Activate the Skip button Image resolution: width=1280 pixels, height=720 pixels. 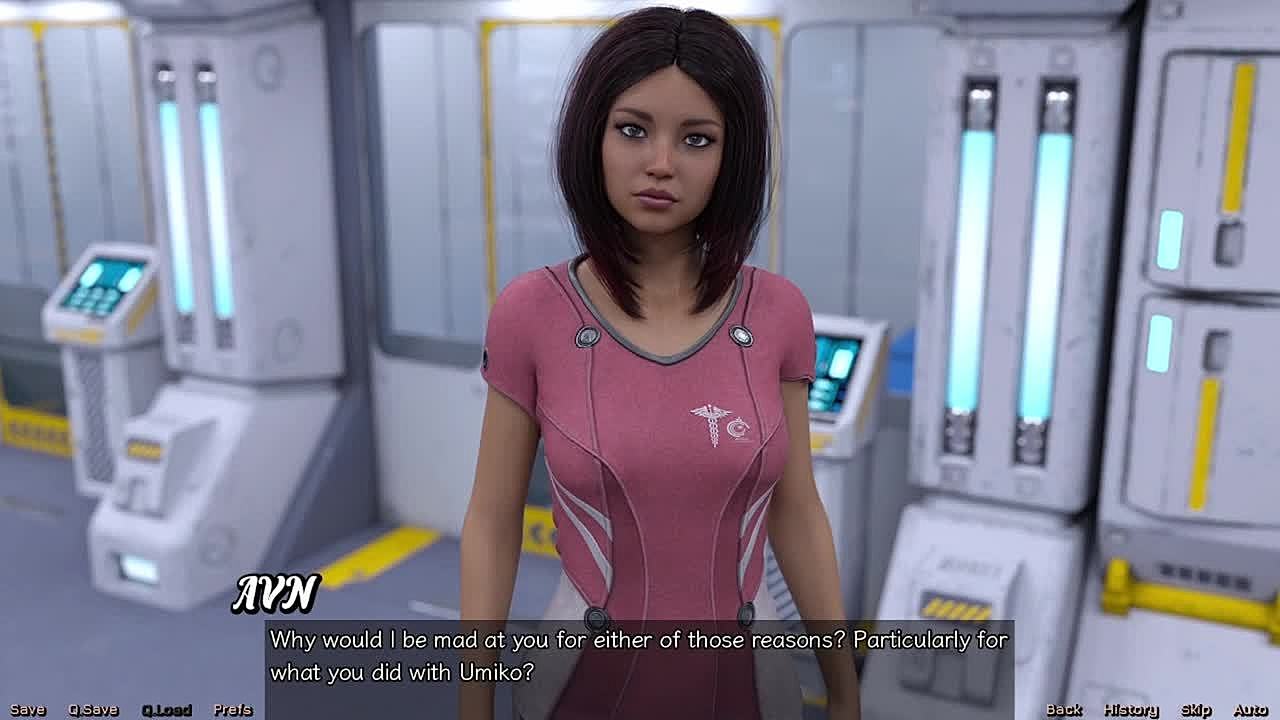[1196, 710]
